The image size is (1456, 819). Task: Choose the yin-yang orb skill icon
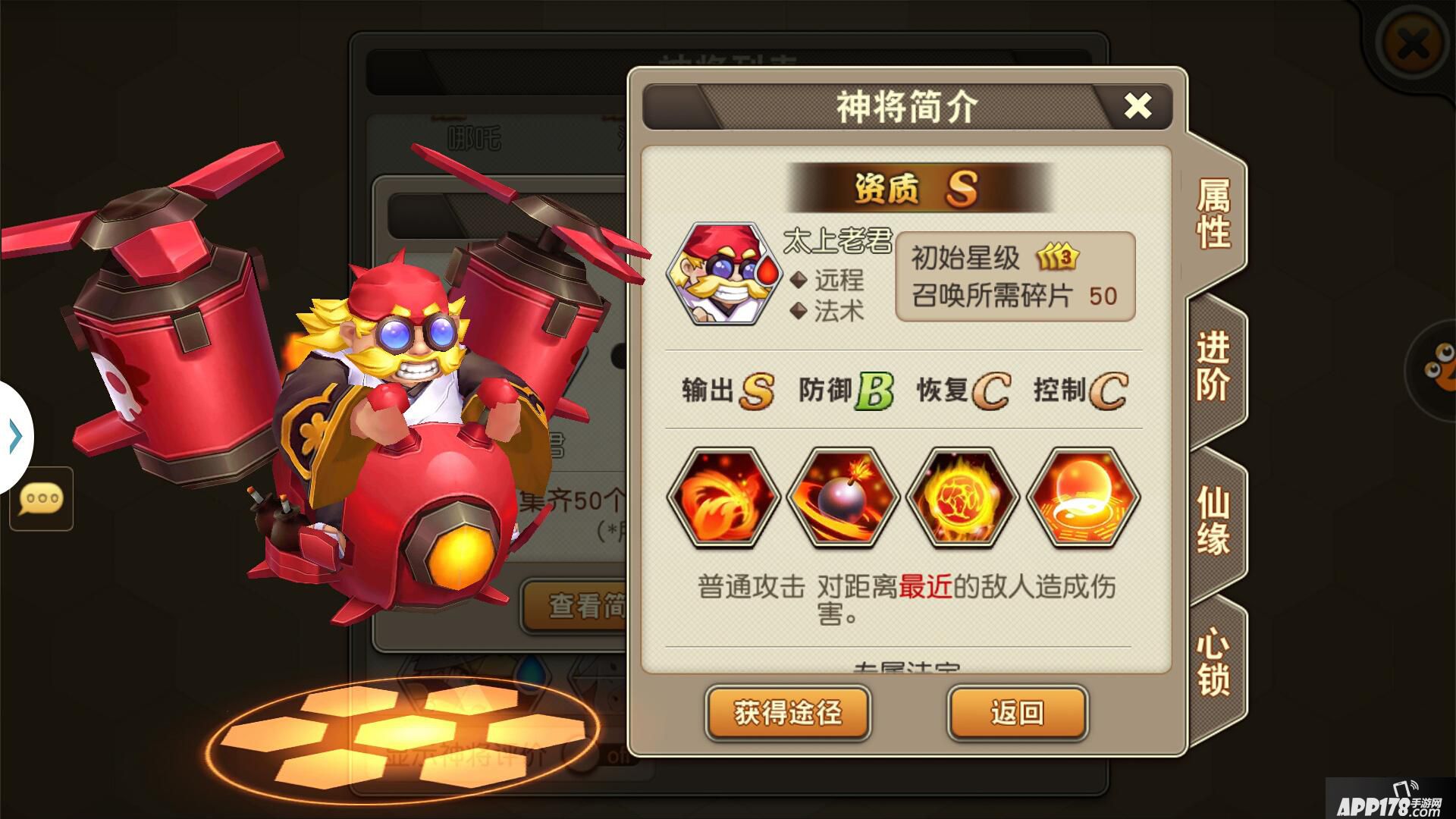(1083, 498)
